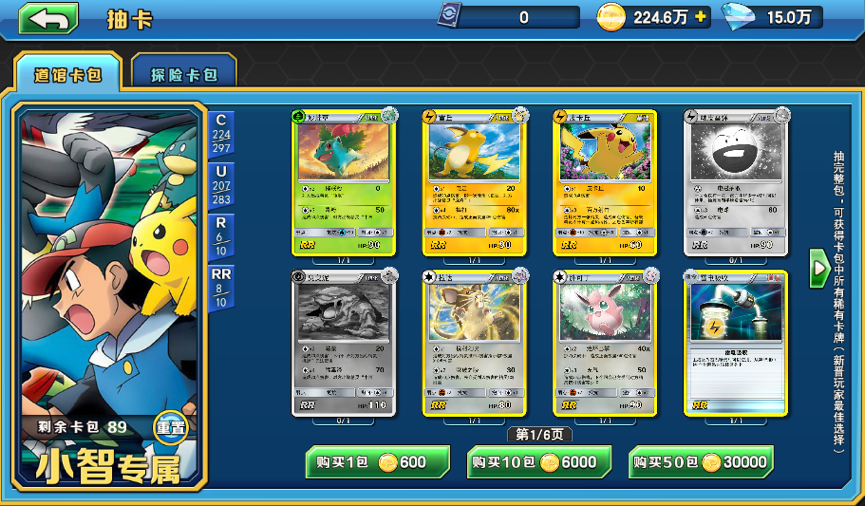865x506 pixels.
Task: Show the C rarity card list
Action: [x=221, y=134]
